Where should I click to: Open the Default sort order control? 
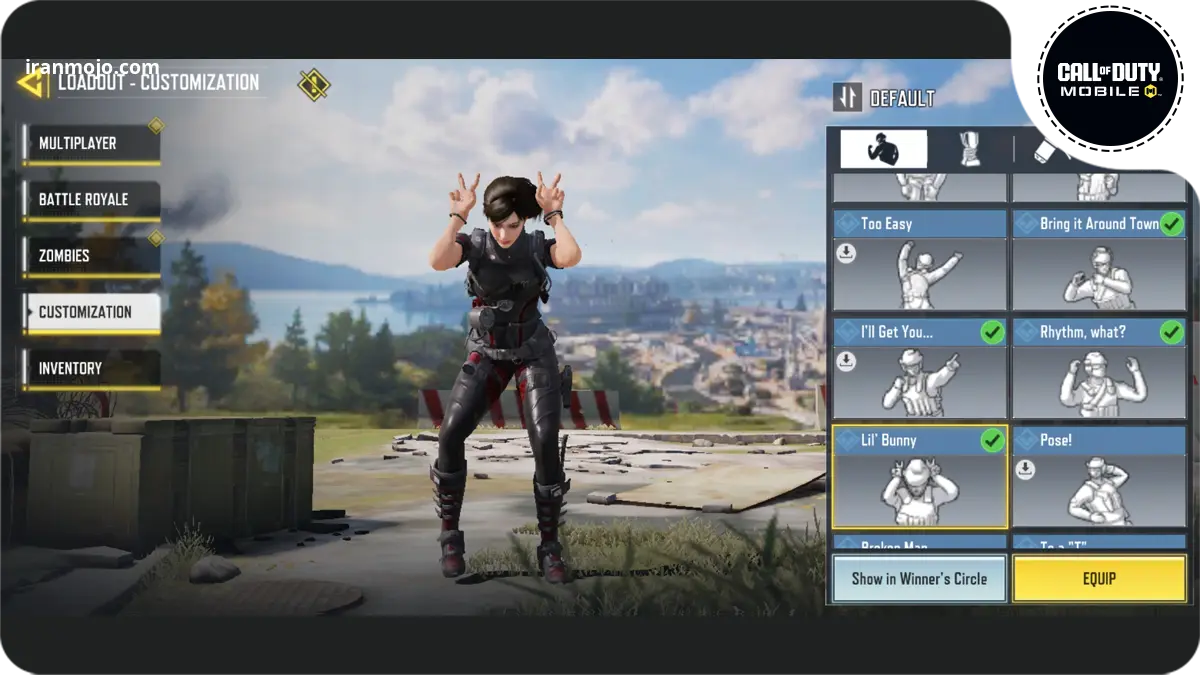[885, 98]
